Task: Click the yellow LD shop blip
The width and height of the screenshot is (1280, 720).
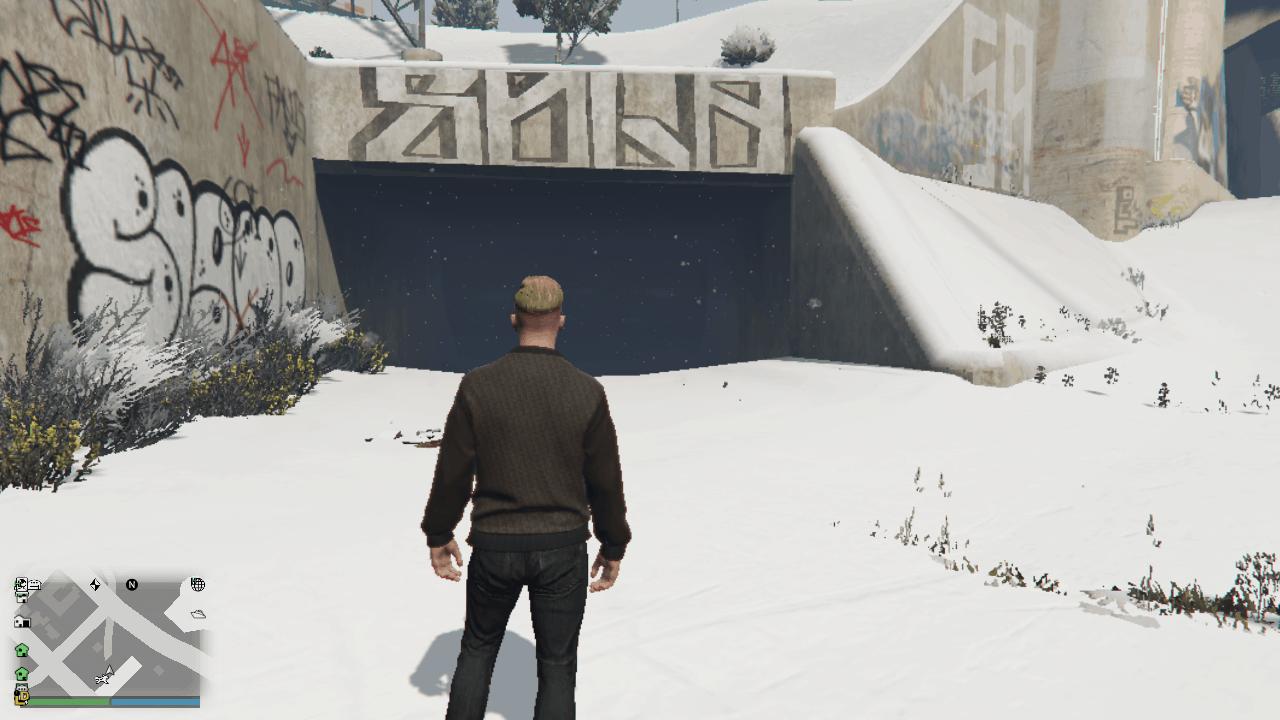Action: click(24, 698)
